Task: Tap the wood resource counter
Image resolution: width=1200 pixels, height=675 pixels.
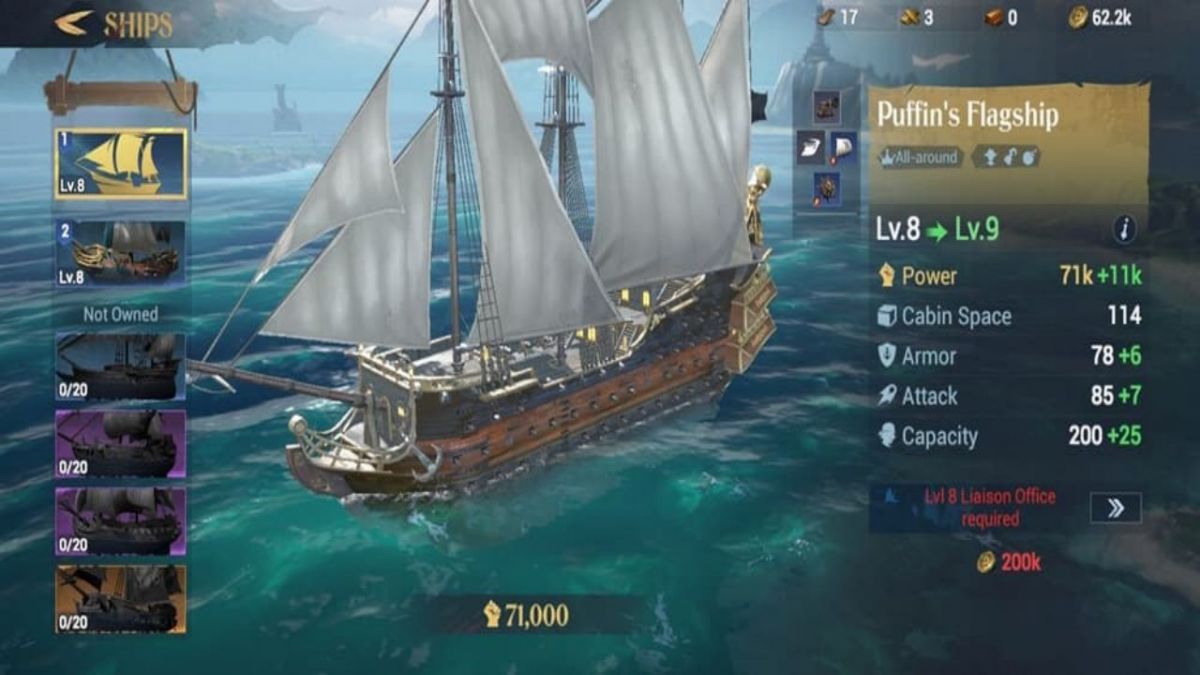Action: pyautogui.click(x=838, y=17)
